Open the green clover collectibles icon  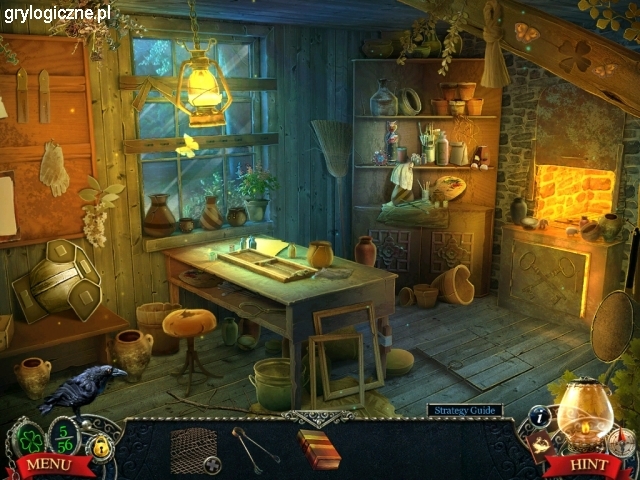[x=32, y=438]
